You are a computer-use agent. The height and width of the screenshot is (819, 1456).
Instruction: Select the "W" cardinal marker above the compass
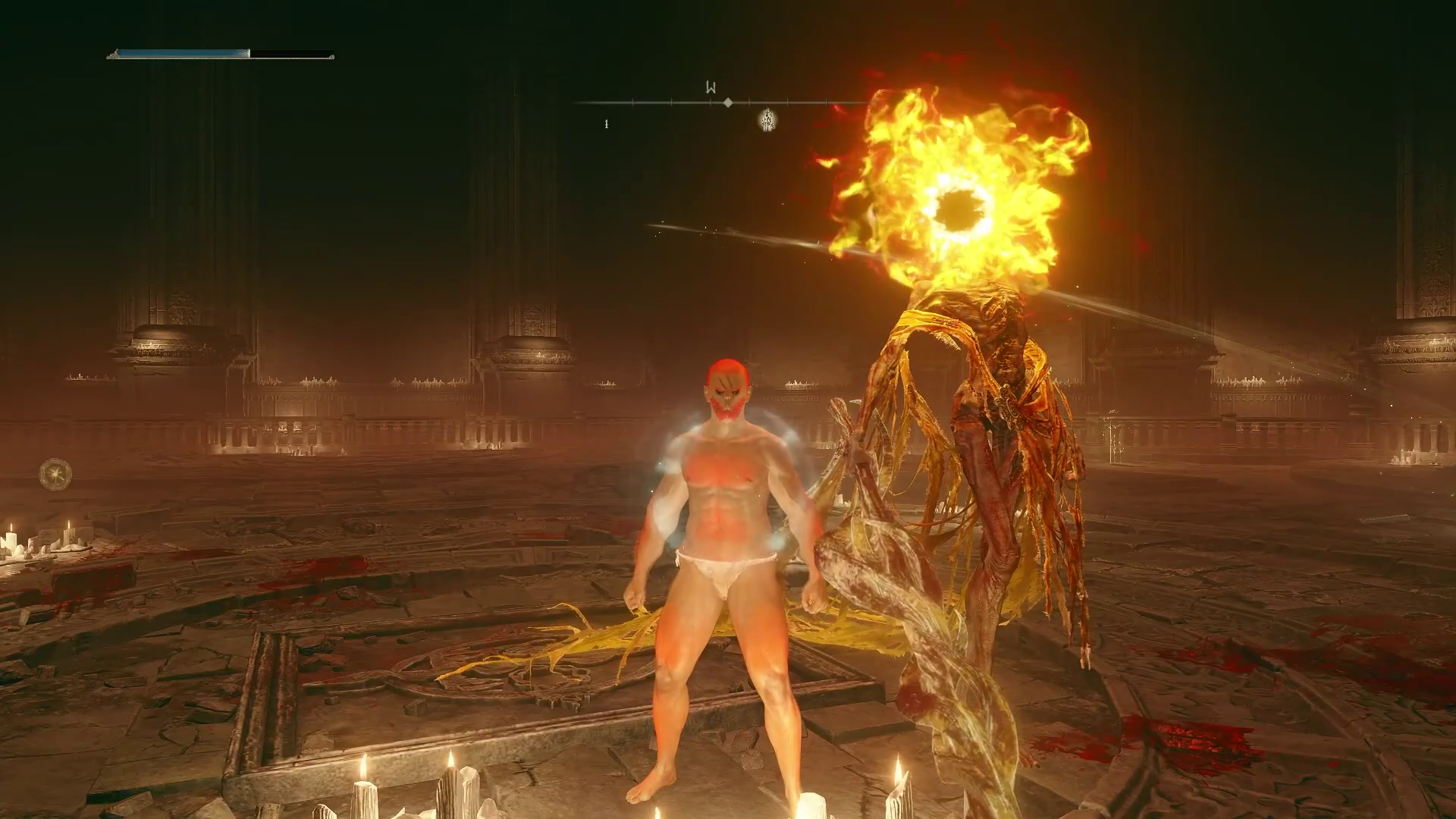tap(711, 87)
